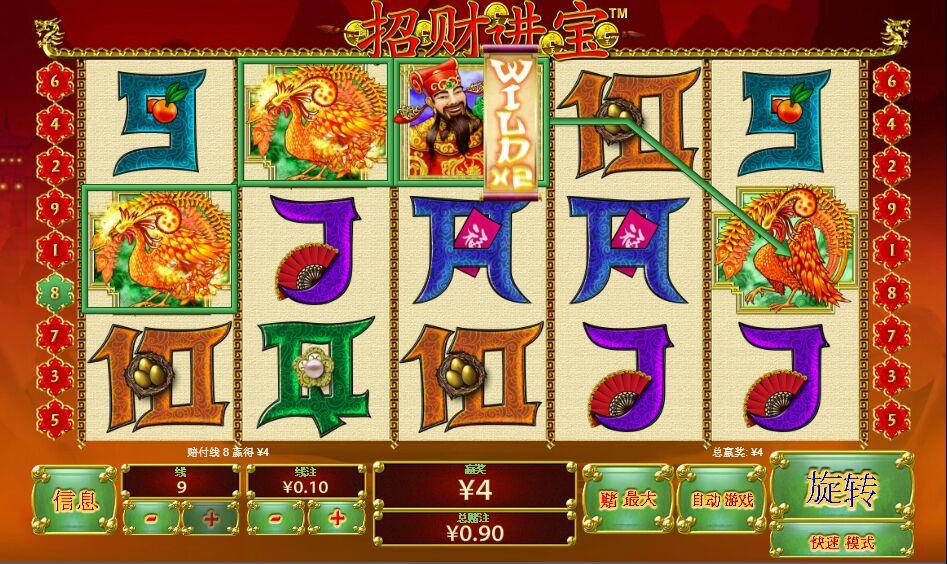
Task: Click the 赌 最大 max bet button
Action: 627,499
